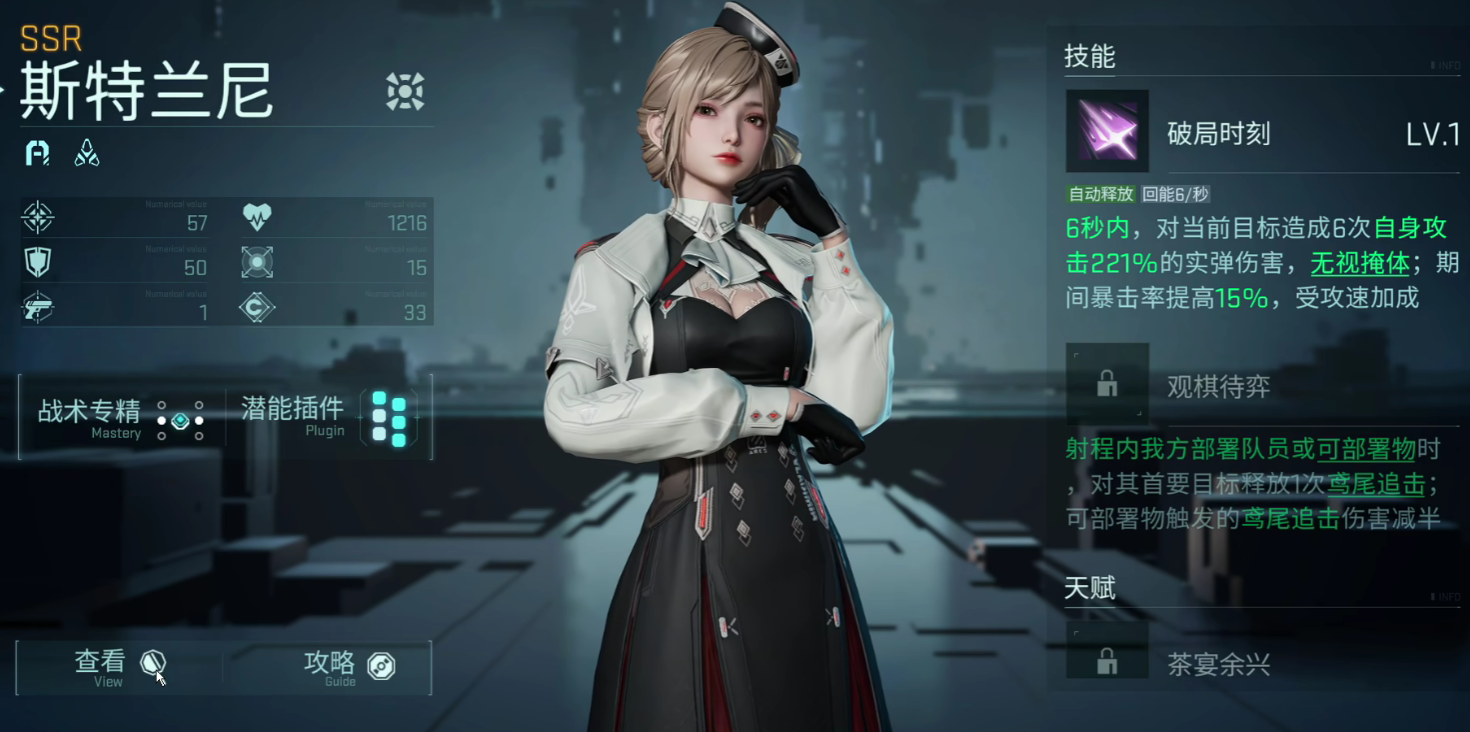The height and width of the screenshot is (732, 1470).
Task: Select the faction emblem below the character name
Action: 36,153
